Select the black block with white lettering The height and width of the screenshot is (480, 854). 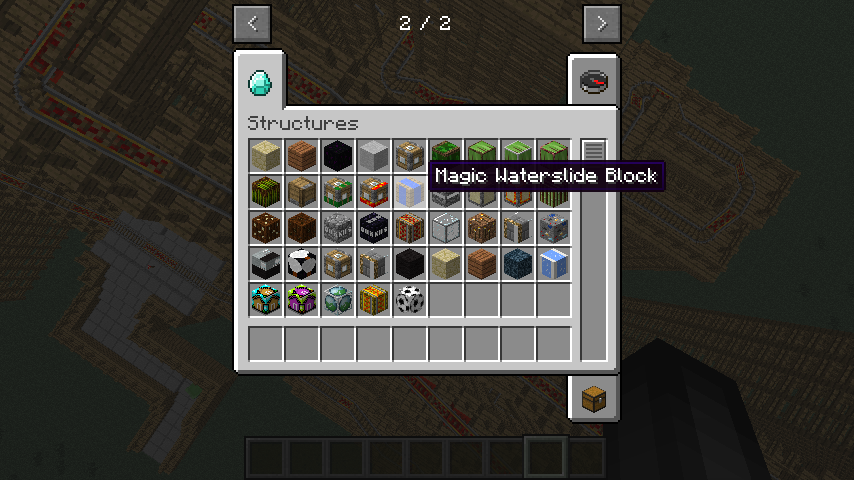coord(375,228)
